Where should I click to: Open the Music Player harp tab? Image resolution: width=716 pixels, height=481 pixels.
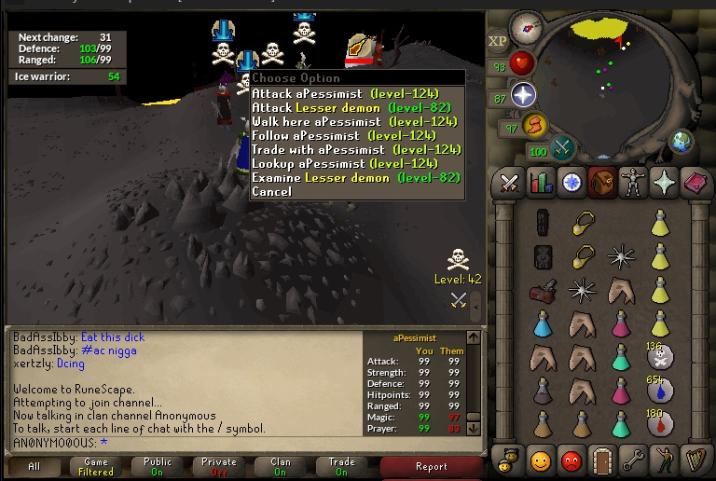[695, 462]
